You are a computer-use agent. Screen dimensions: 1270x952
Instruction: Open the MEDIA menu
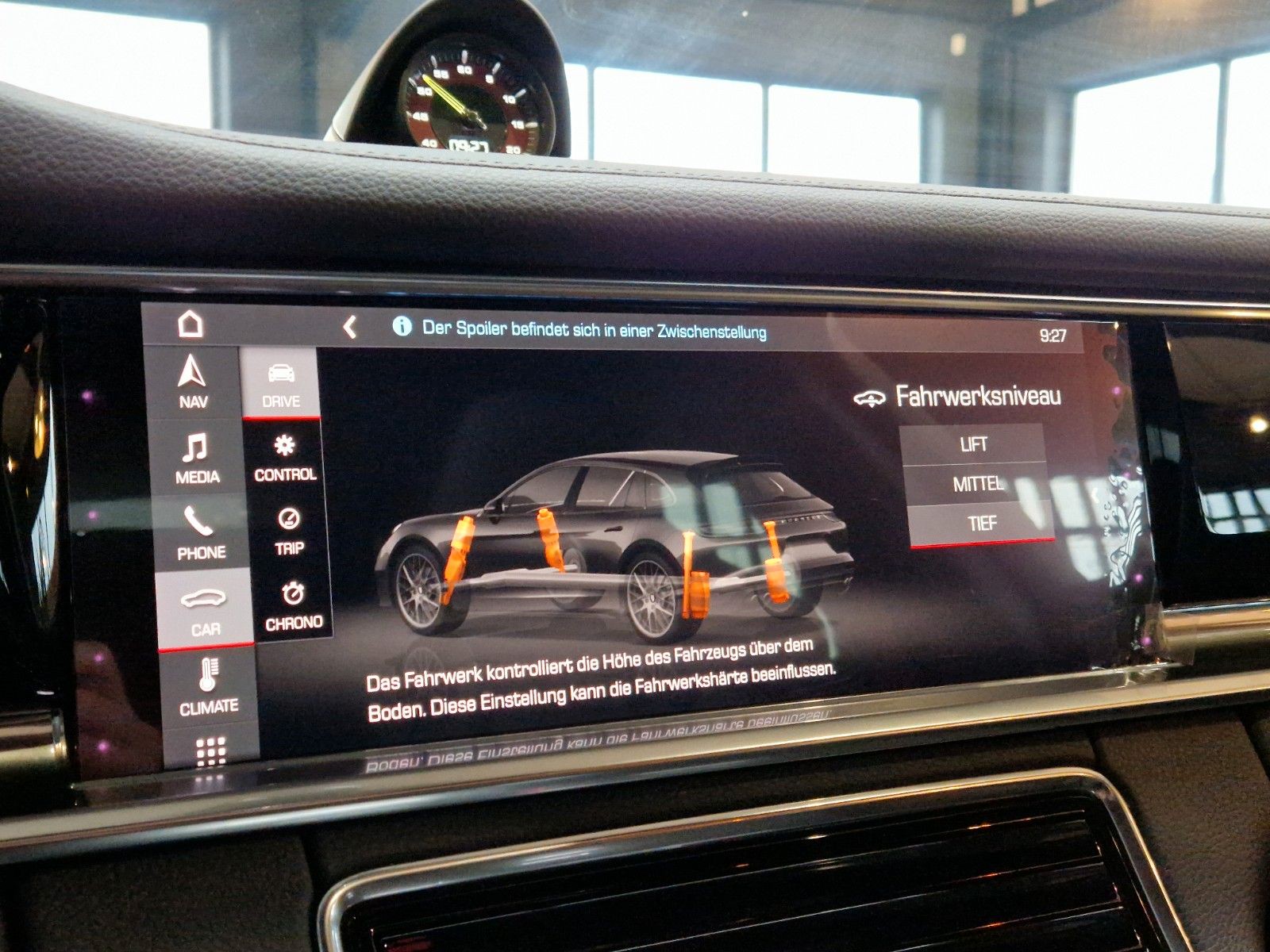[197, 458]
